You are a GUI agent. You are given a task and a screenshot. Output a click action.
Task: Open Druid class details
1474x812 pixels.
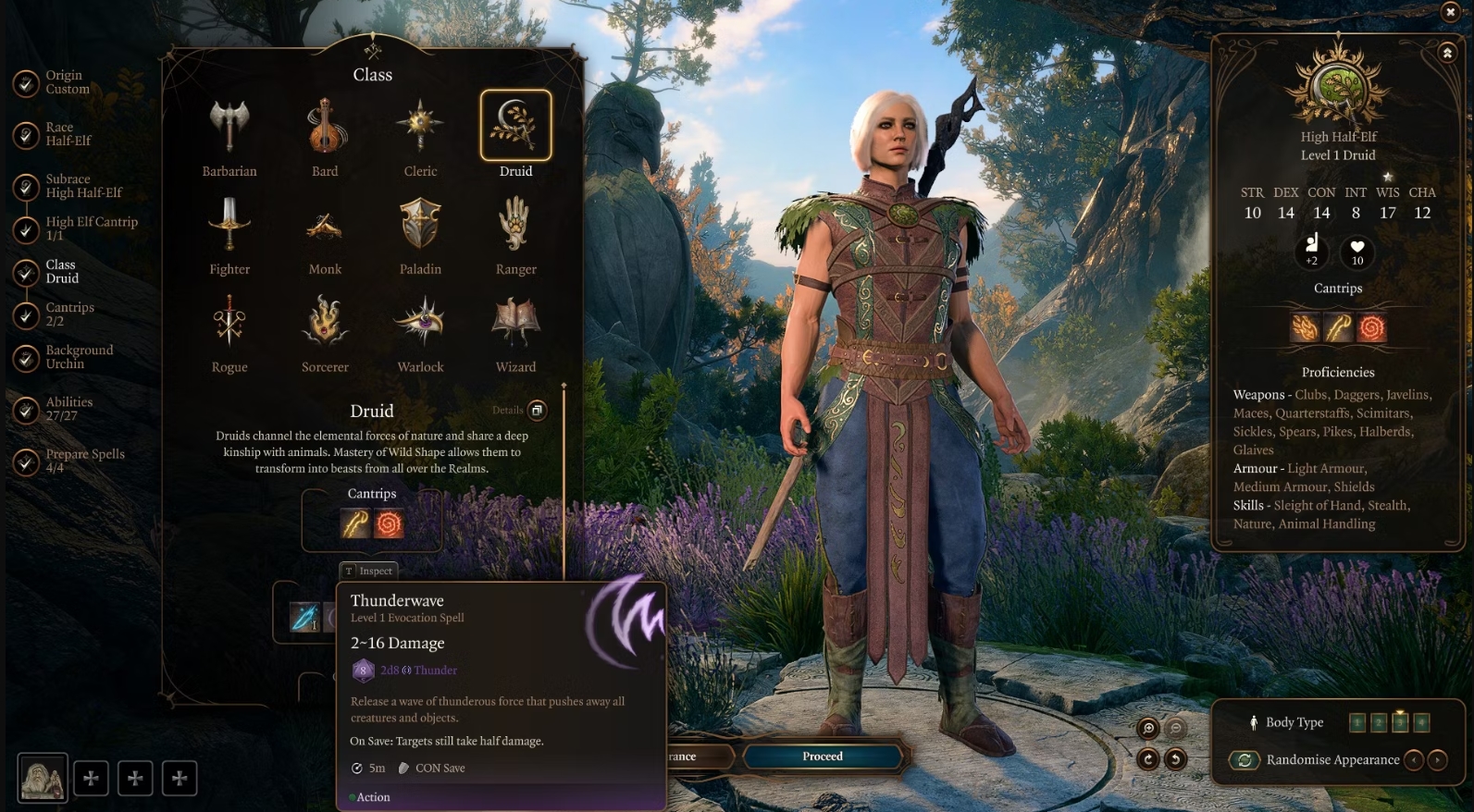(537, 411)
